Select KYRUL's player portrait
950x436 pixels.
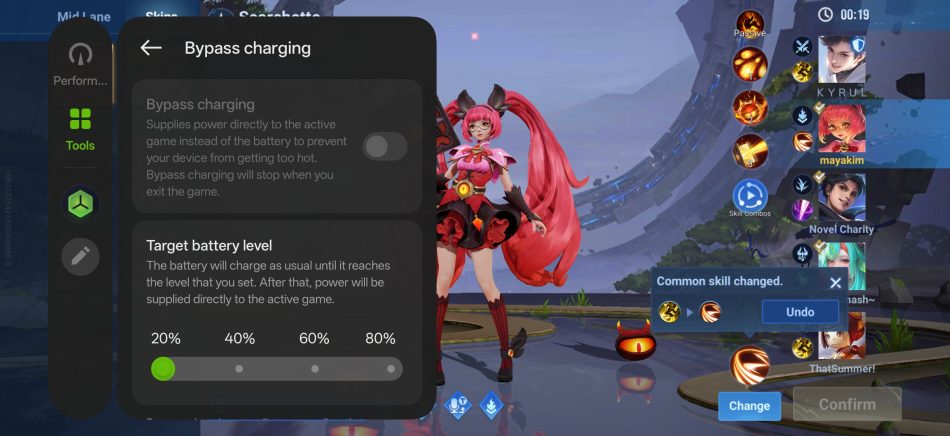pyautogui.click(x=842, y=62)
